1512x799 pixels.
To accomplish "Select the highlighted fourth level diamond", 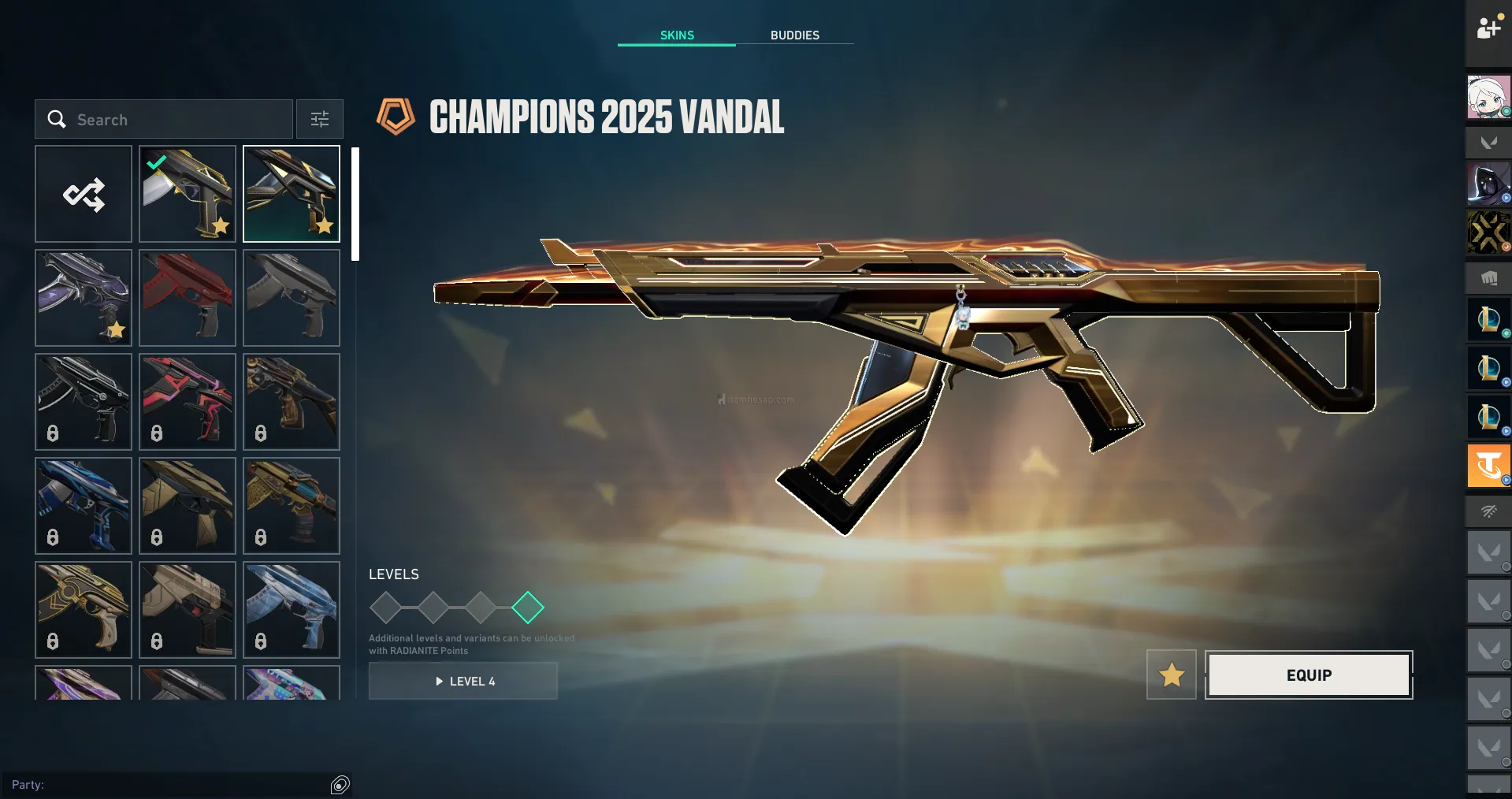I will tap(528, 608).
